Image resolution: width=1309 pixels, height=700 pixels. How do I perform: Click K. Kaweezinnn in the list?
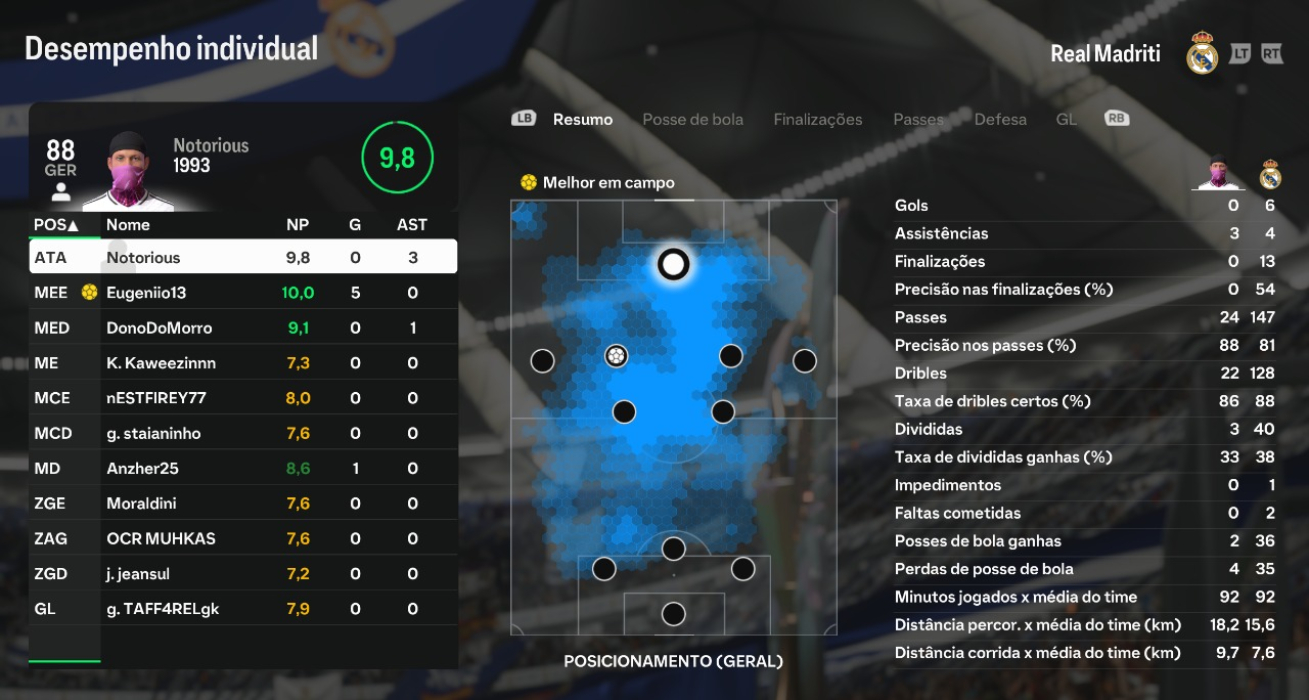[x=243, y=363]
